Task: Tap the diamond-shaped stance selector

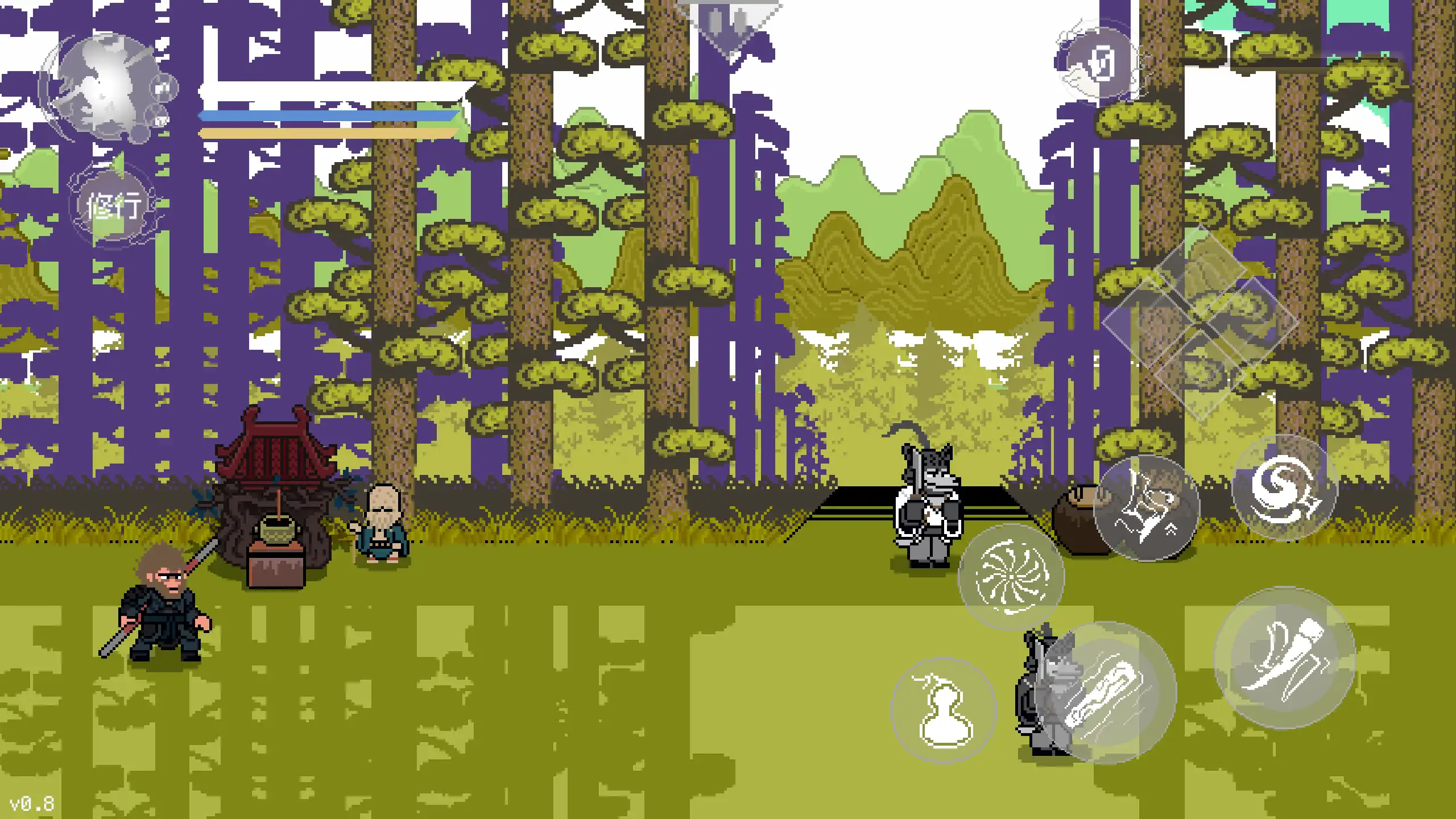Action: point(1200,323)
